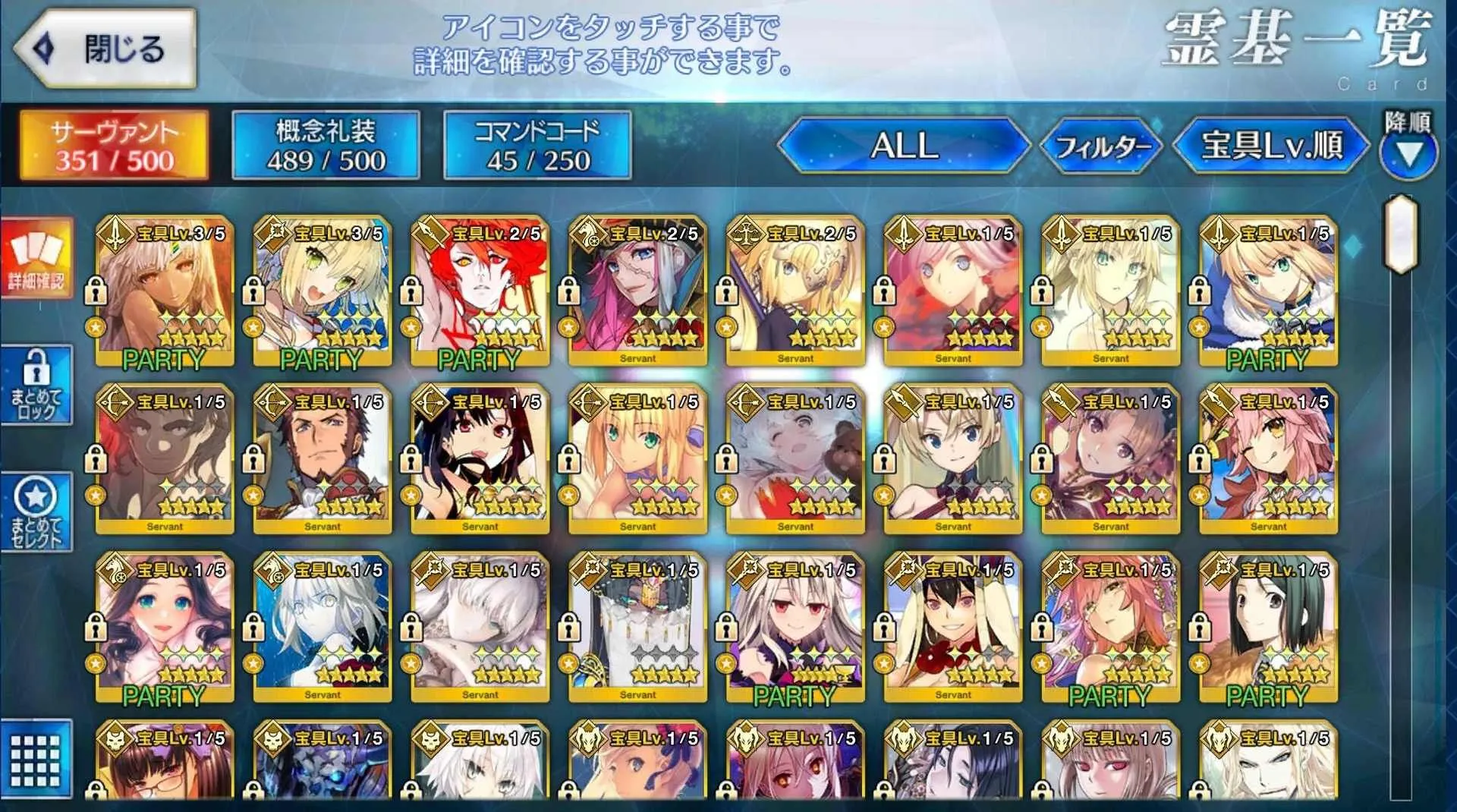Select the ALL class filter button
The width and height of the screenshot is (1457, 812).
coord(903,145)
